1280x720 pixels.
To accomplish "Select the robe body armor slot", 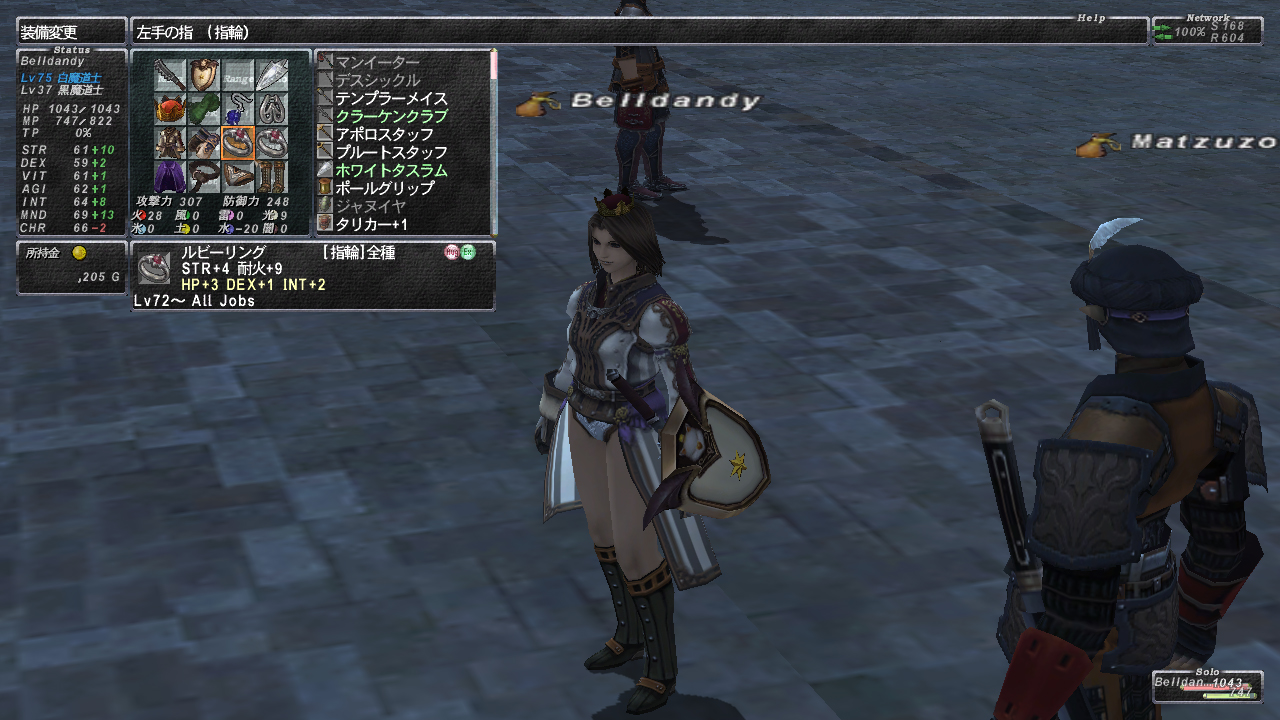I will coord(170,143).
